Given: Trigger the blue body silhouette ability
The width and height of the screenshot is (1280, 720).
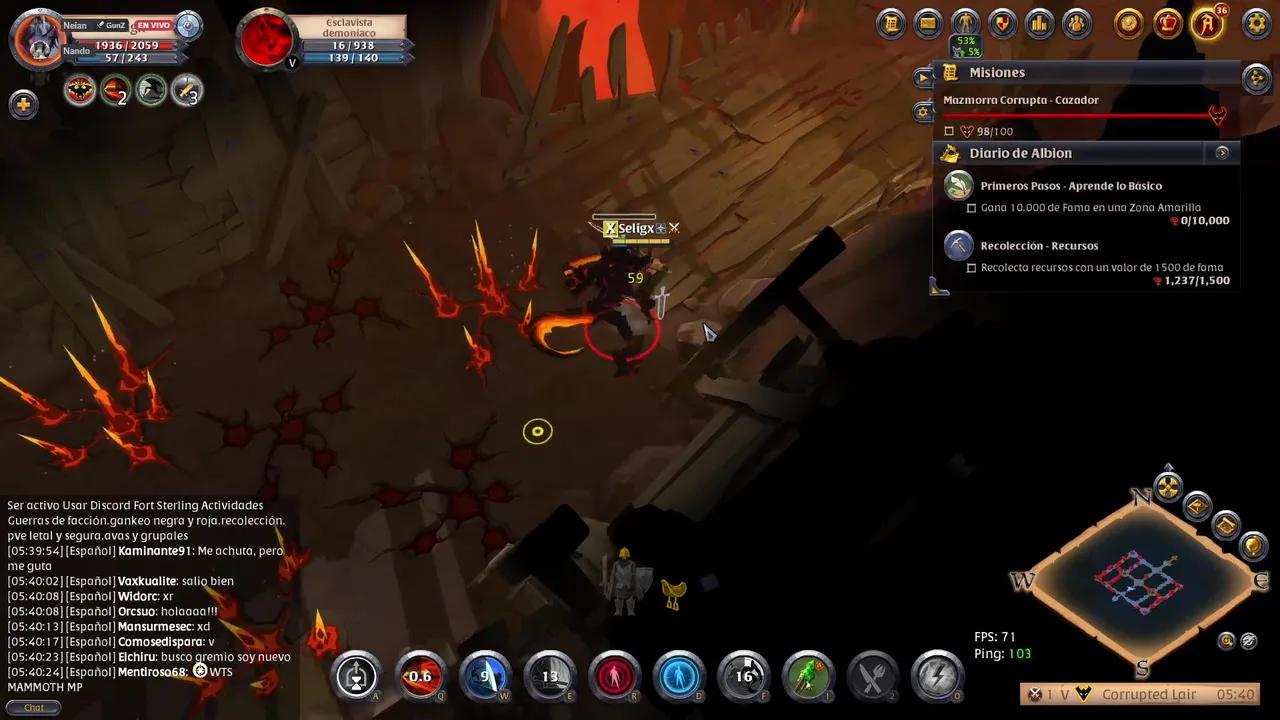Looking at the screenshot, I should 679,676.
